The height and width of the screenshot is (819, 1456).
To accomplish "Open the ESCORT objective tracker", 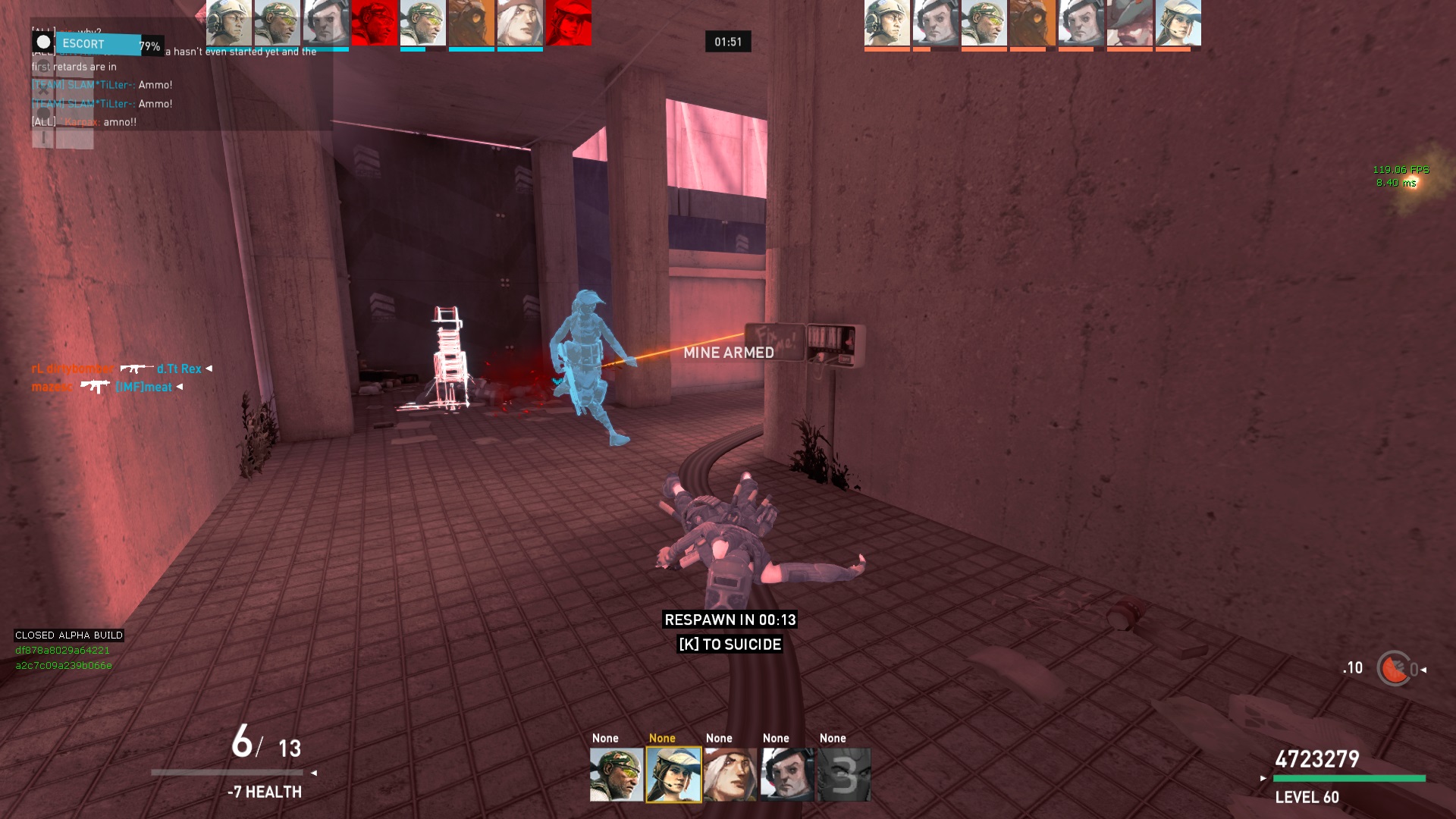I will pos(99,44).
